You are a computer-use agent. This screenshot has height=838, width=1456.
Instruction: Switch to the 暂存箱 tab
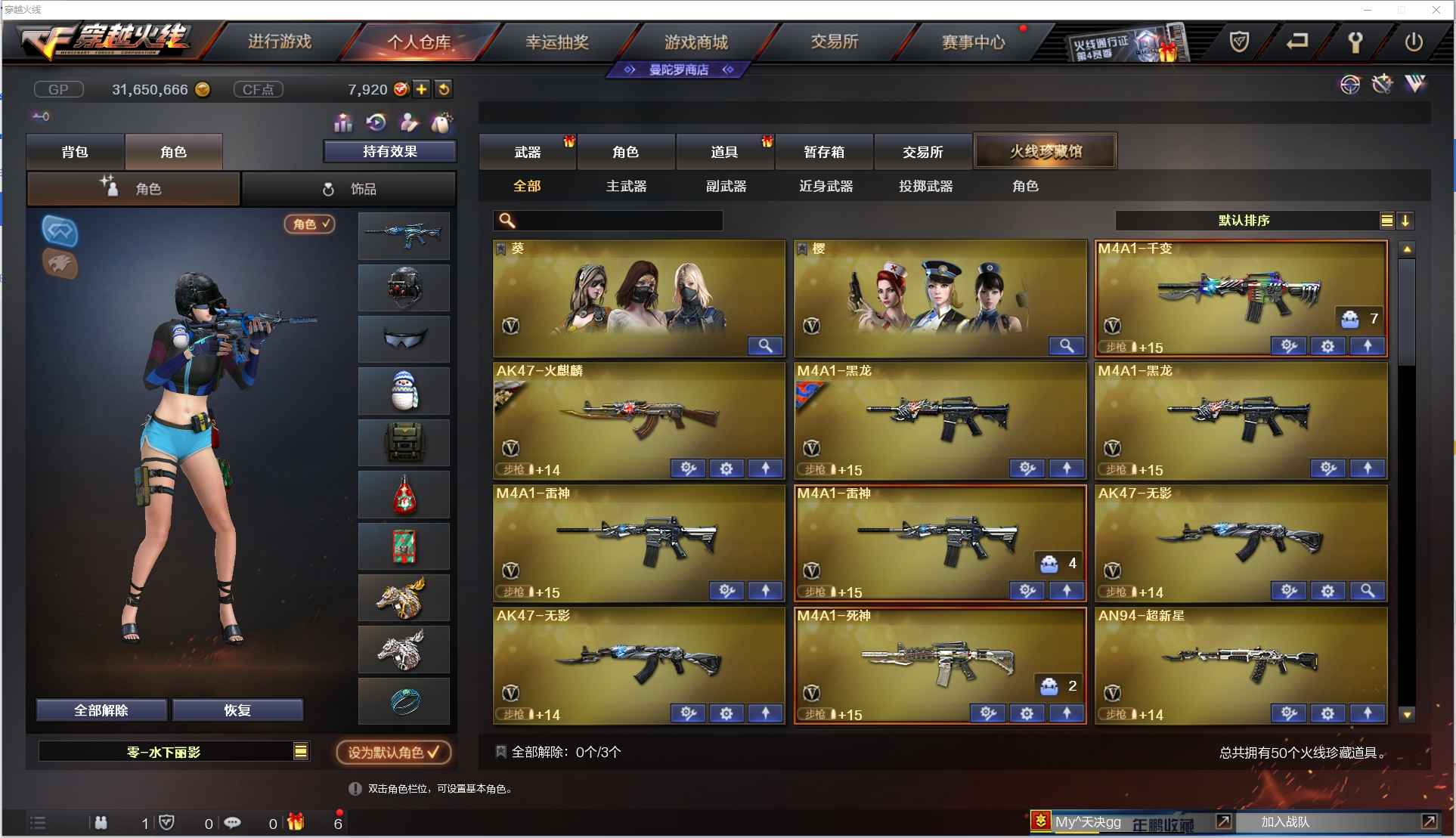[x=824, y=151]
